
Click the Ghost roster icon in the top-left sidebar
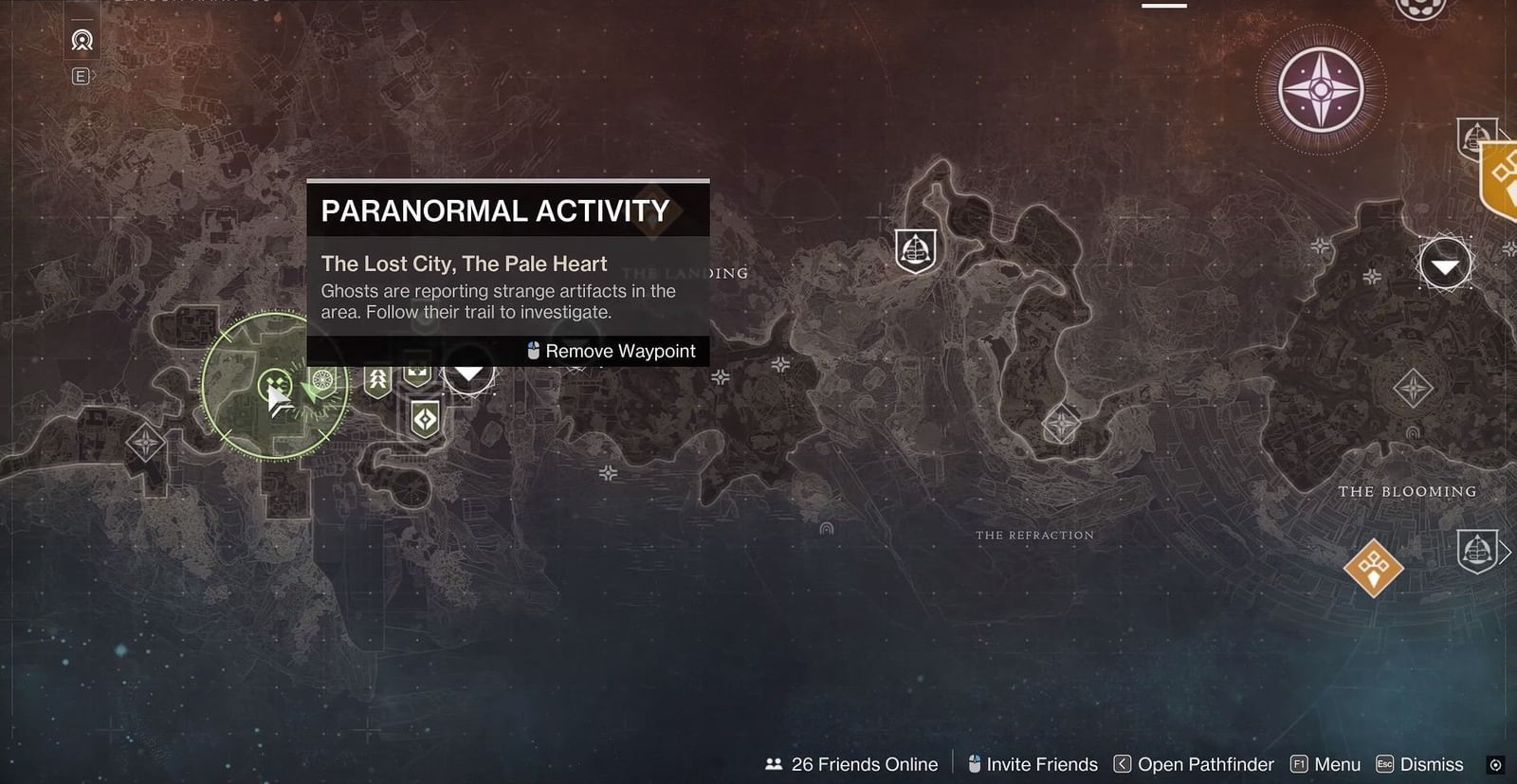point(81,41)
